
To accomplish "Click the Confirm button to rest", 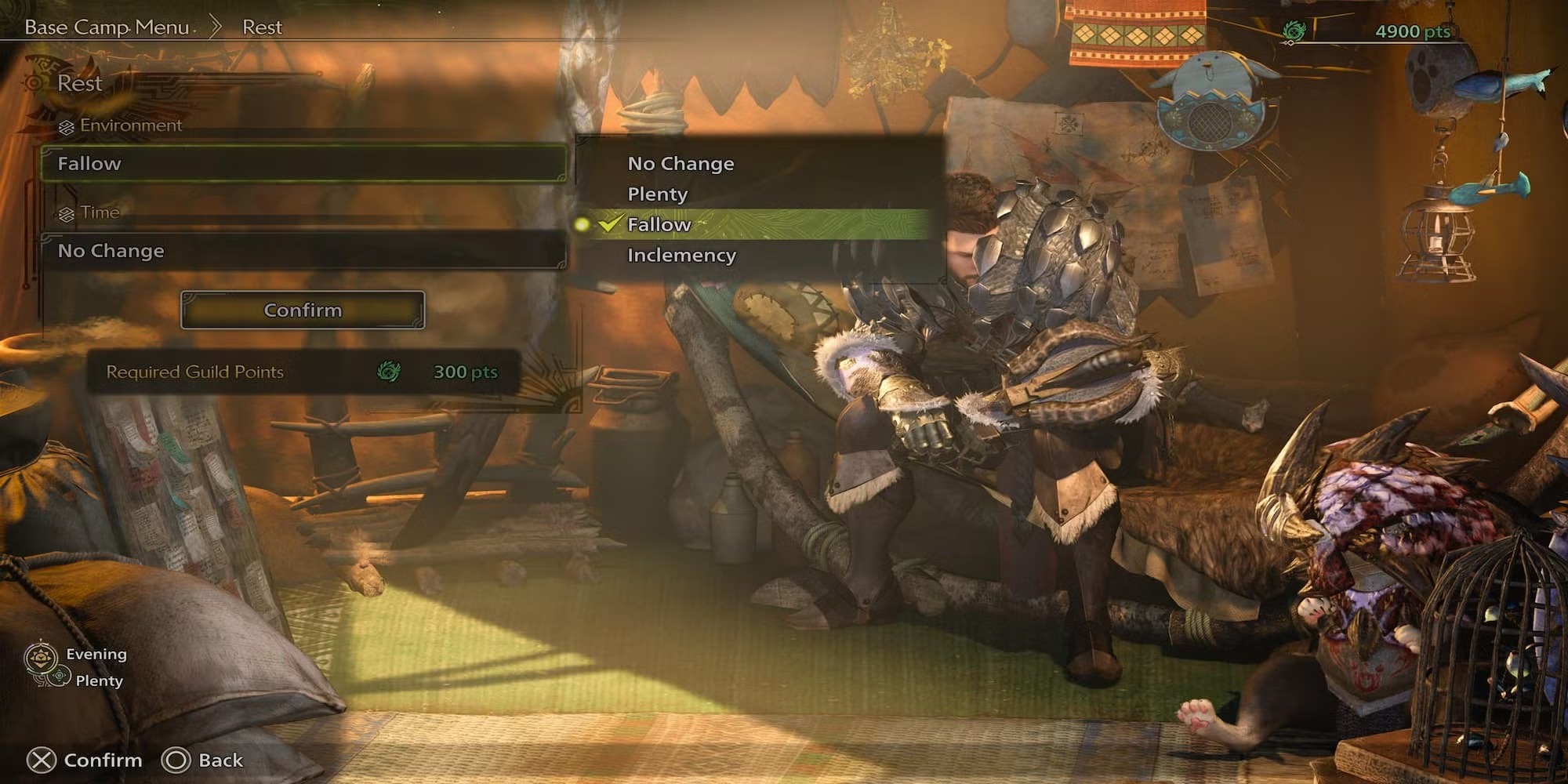I will [x=303, y=310].
